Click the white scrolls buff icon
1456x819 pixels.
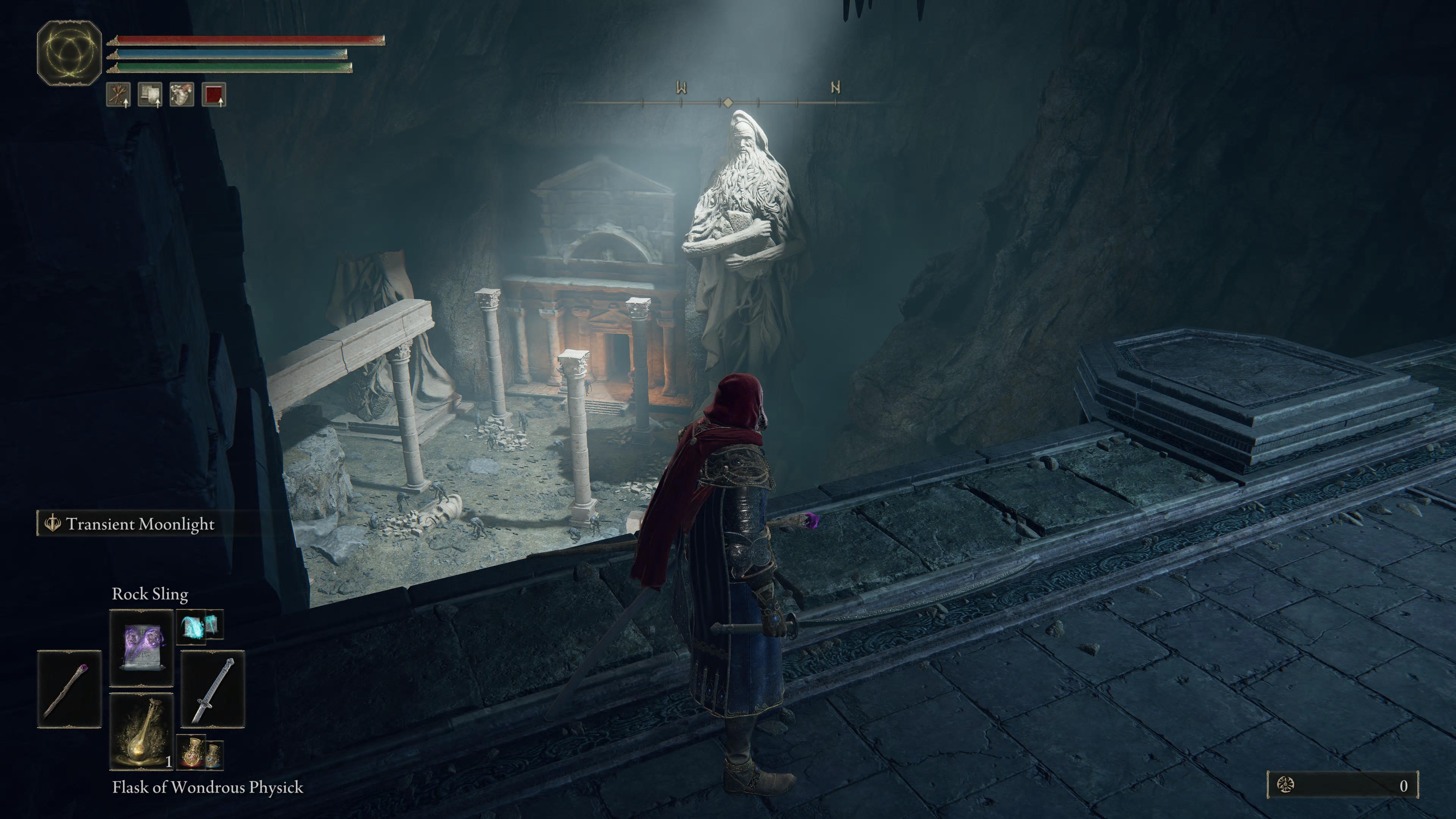[150, 94]
